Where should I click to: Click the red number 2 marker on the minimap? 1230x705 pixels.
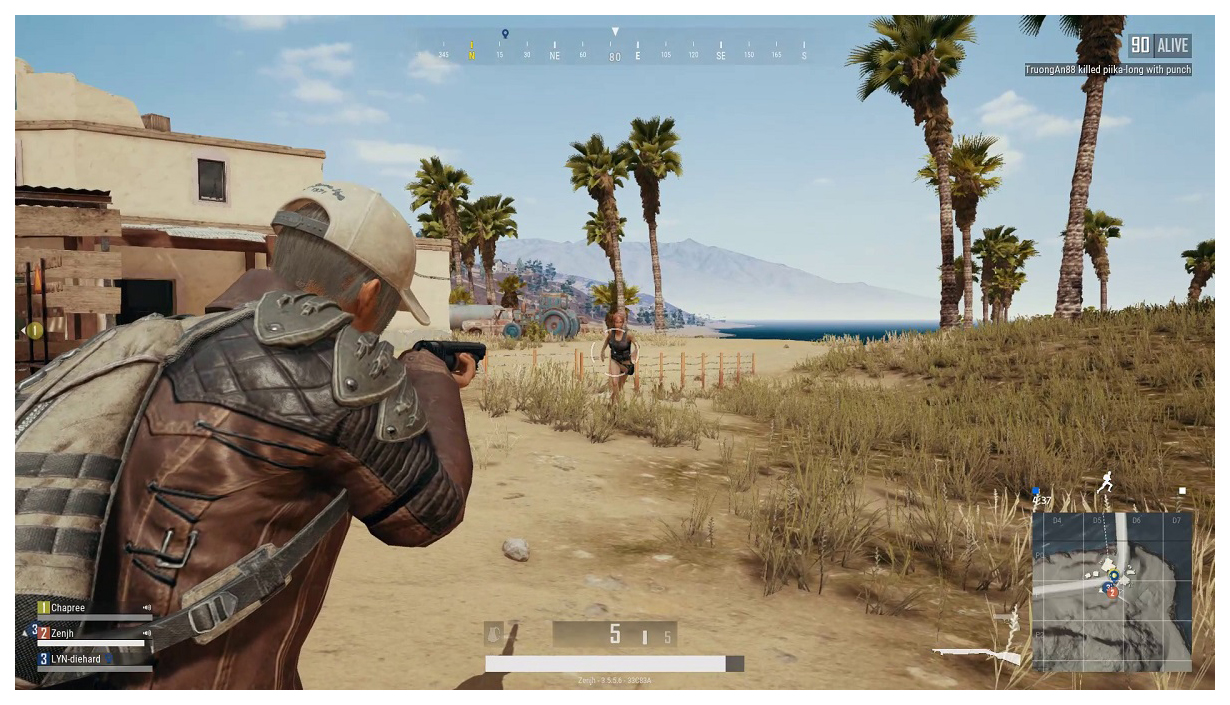1112,592
